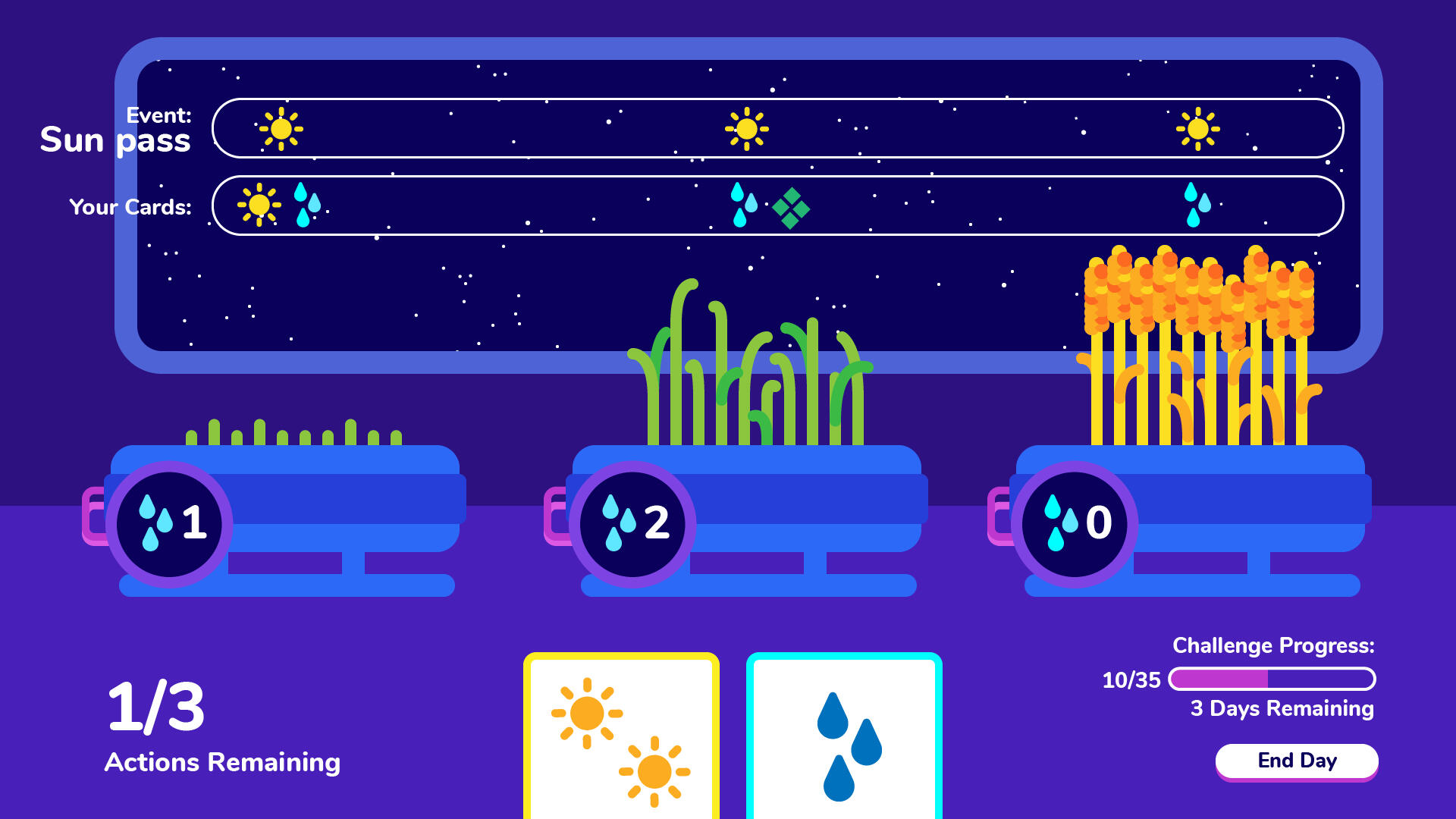Click the middle sun icon on the event timeline
The height and width of the screenshot is (819, 1456).
(745, 129)
